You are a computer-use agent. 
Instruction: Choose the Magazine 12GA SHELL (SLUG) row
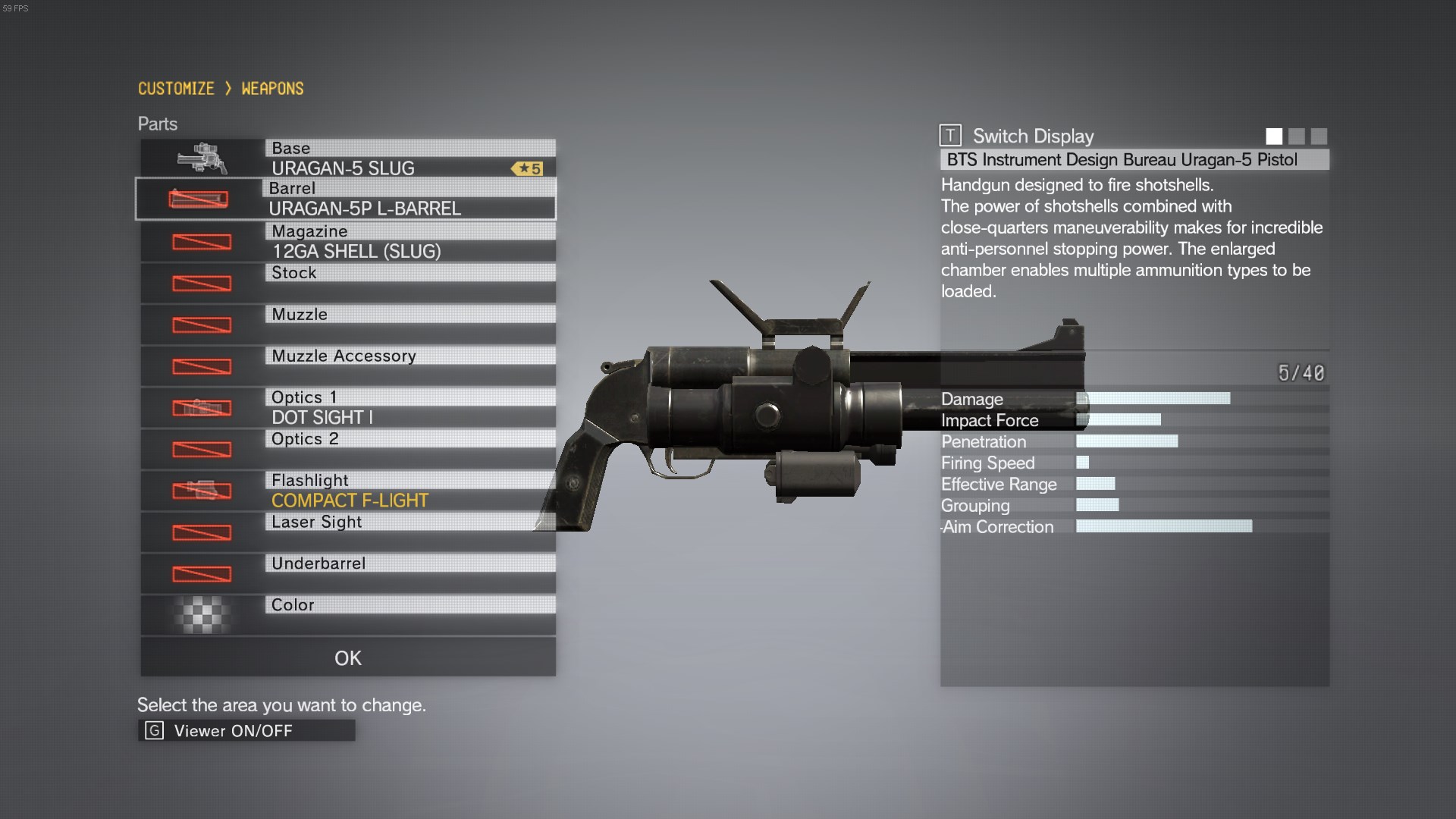point(347,242)
